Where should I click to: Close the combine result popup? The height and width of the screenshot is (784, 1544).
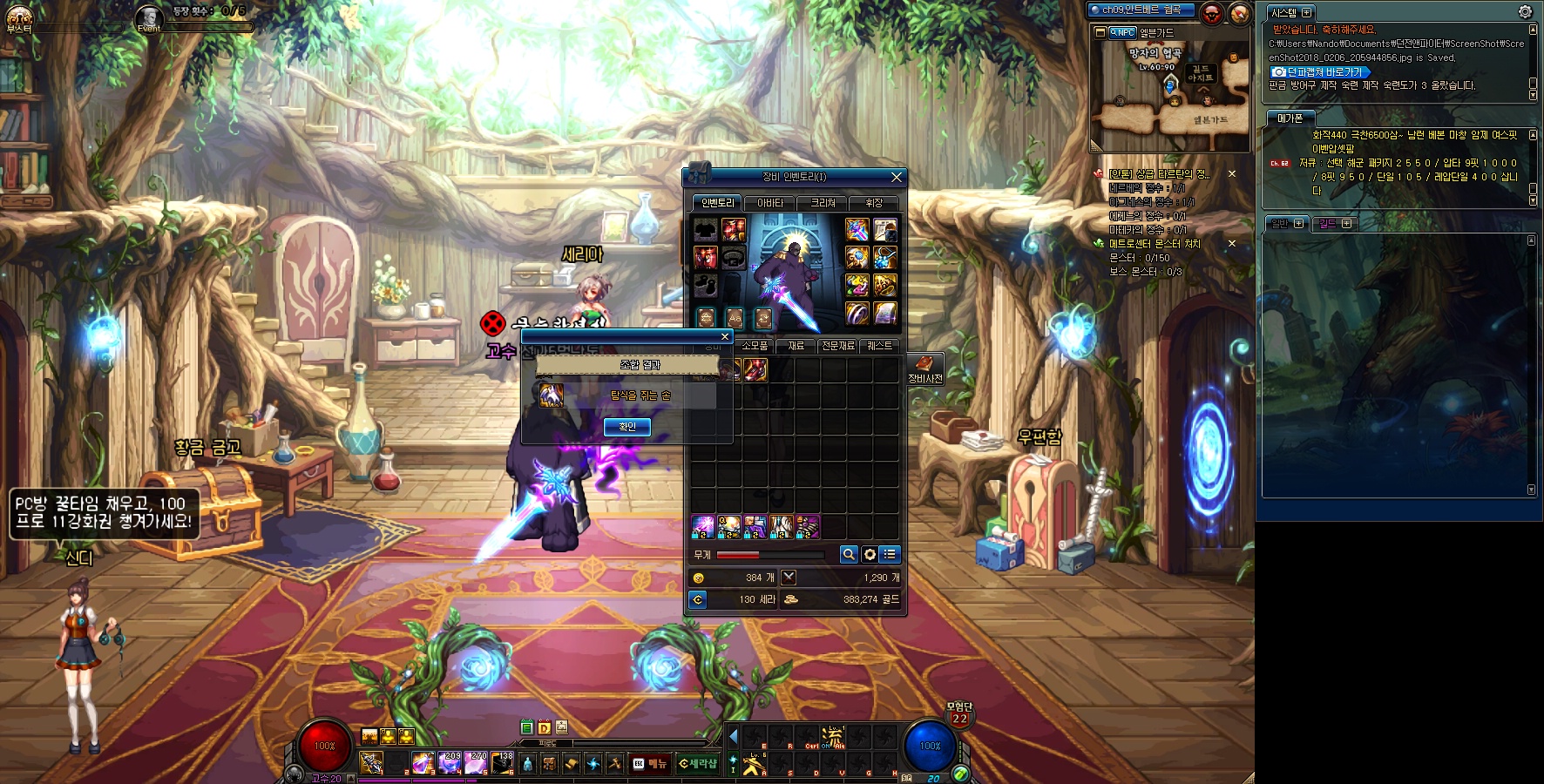coord(724,337)
